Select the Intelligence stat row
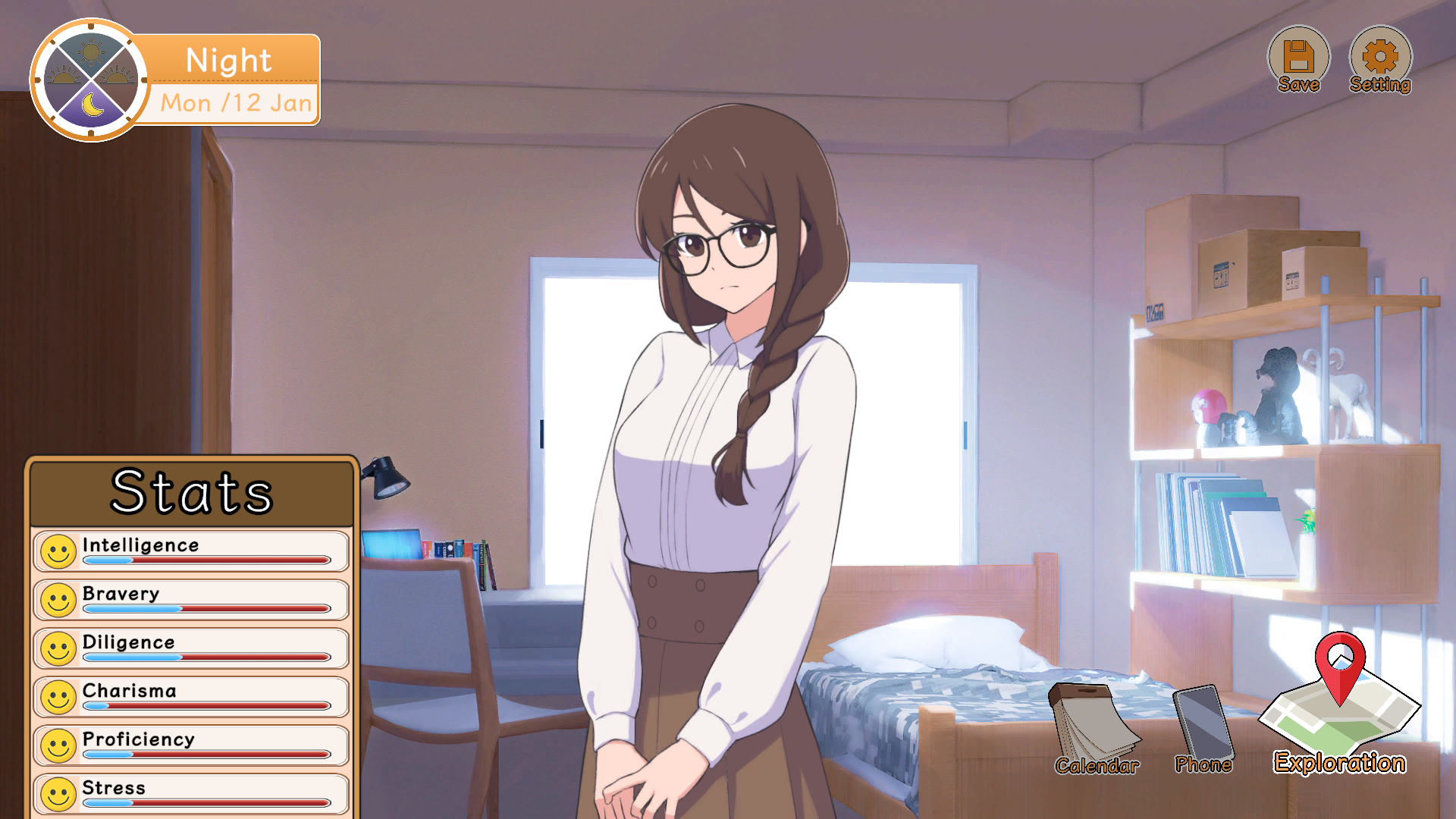 pos(191,551)
